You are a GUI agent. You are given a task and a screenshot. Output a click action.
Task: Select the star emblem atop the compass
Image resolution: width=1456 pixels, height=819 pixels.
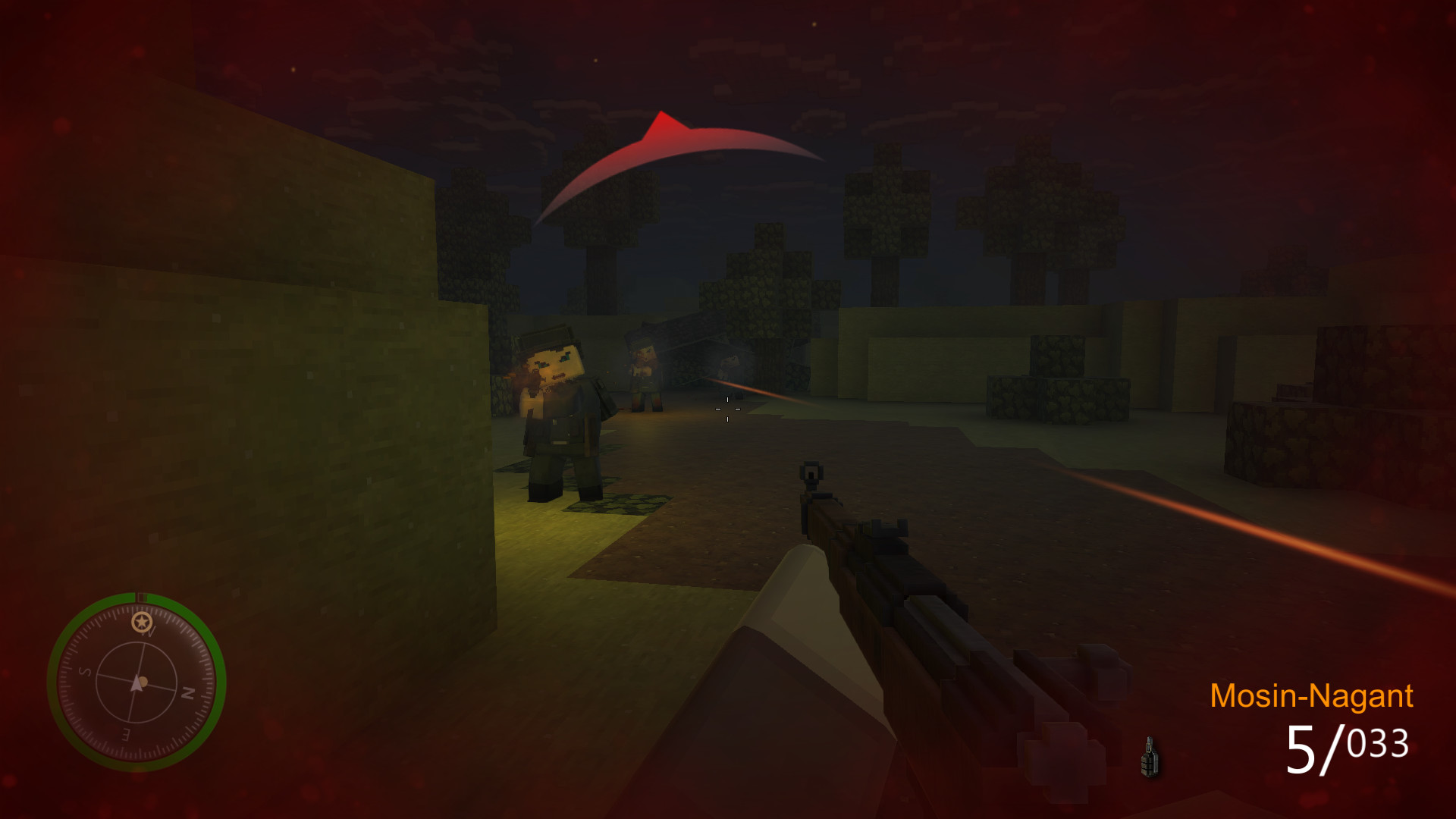(140, 620)
